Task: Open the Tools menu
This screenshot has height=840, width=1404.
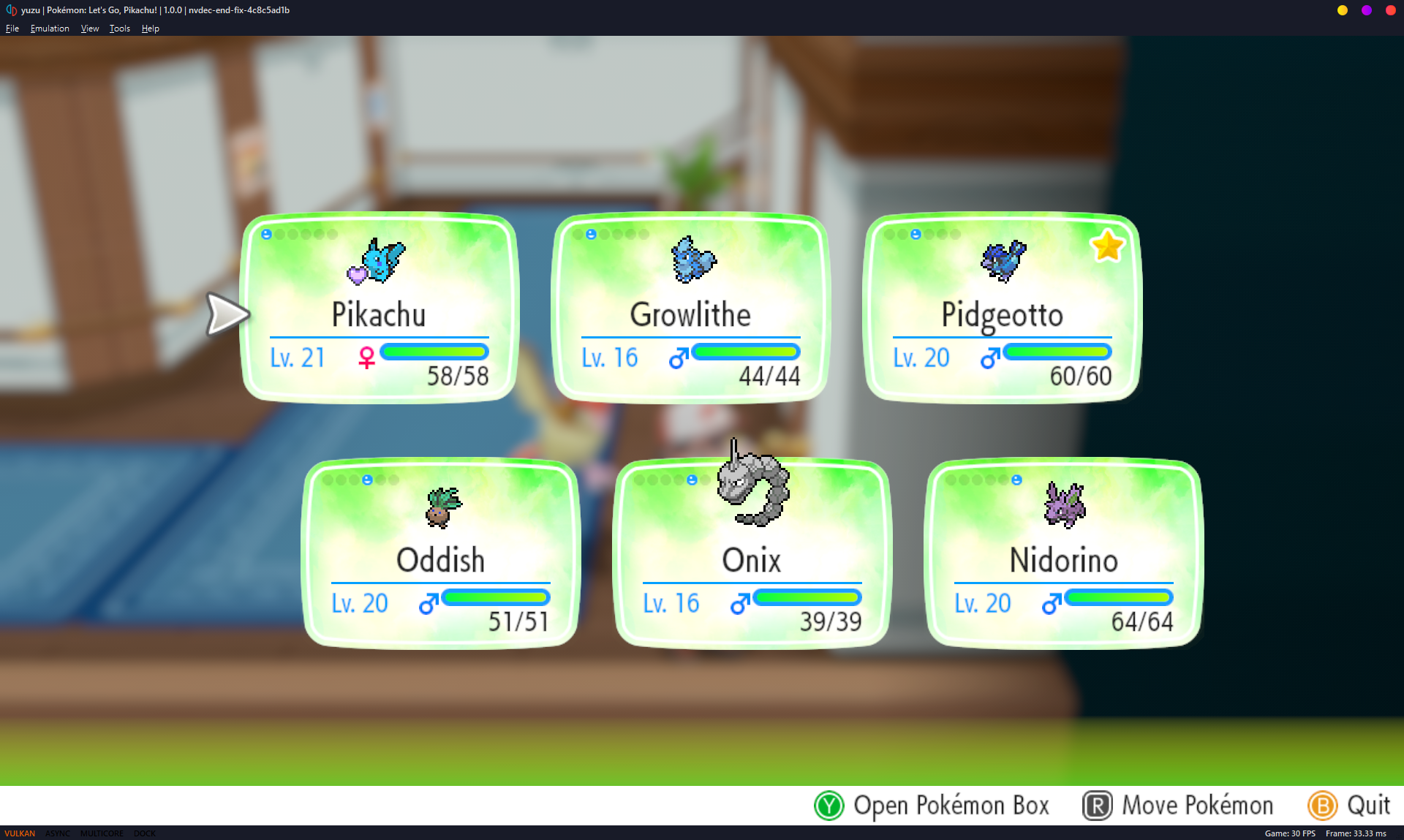Action: 120,29
